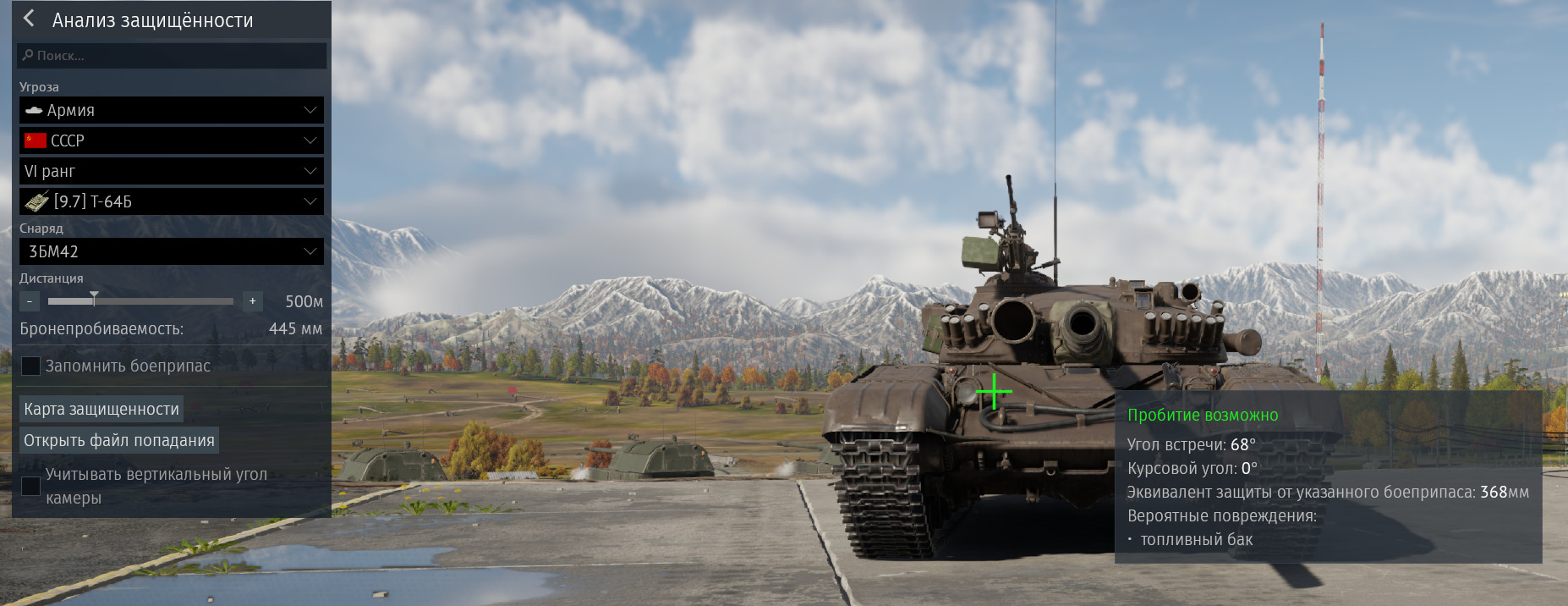Screen dimensions: 1568x606
Task: Toggle Учитывать вертикальный угол камеры checkbox
Action: 30,486
